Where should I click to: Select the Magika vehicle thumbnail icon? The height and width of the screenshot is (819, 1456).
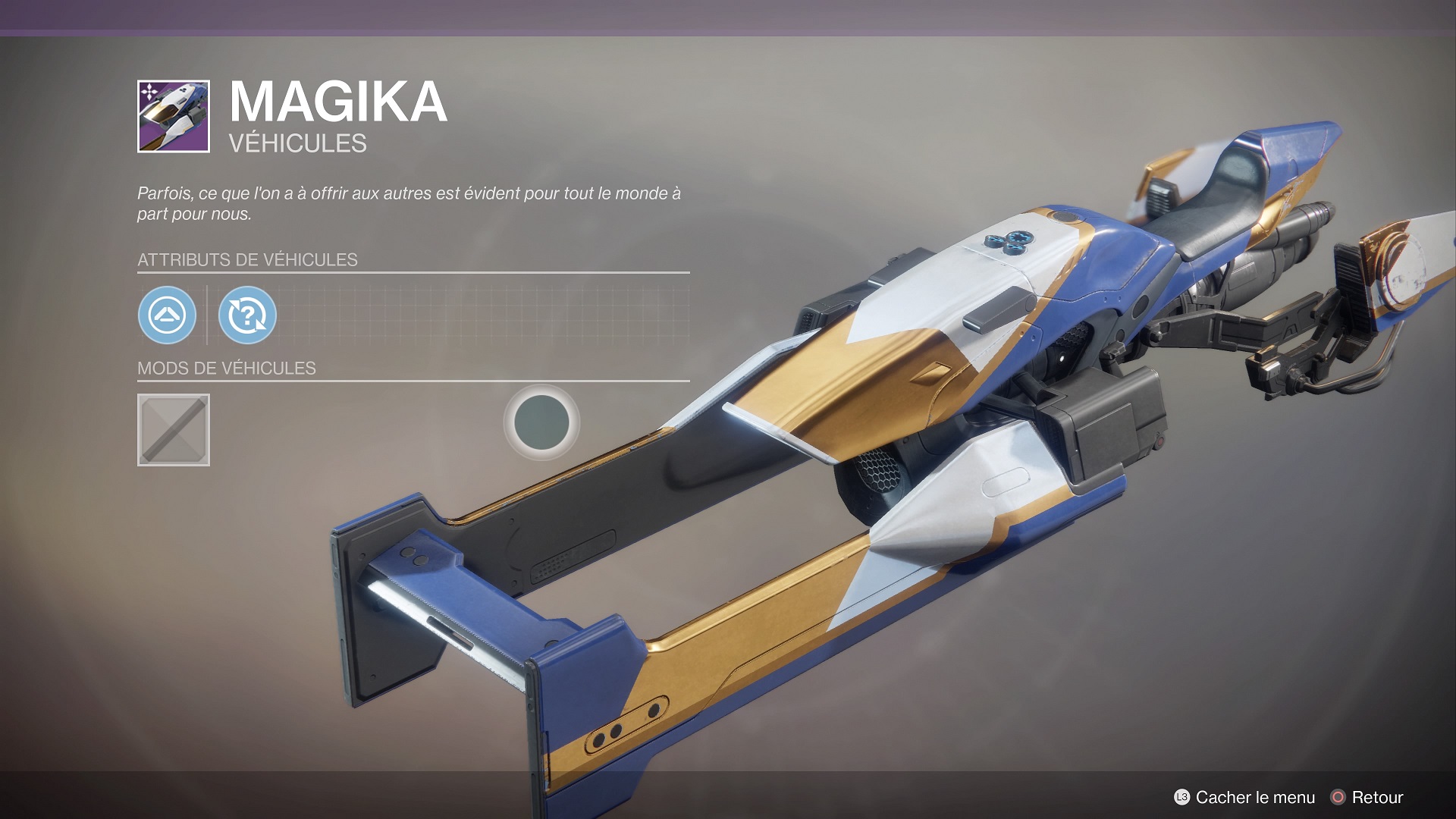[174, 116]
